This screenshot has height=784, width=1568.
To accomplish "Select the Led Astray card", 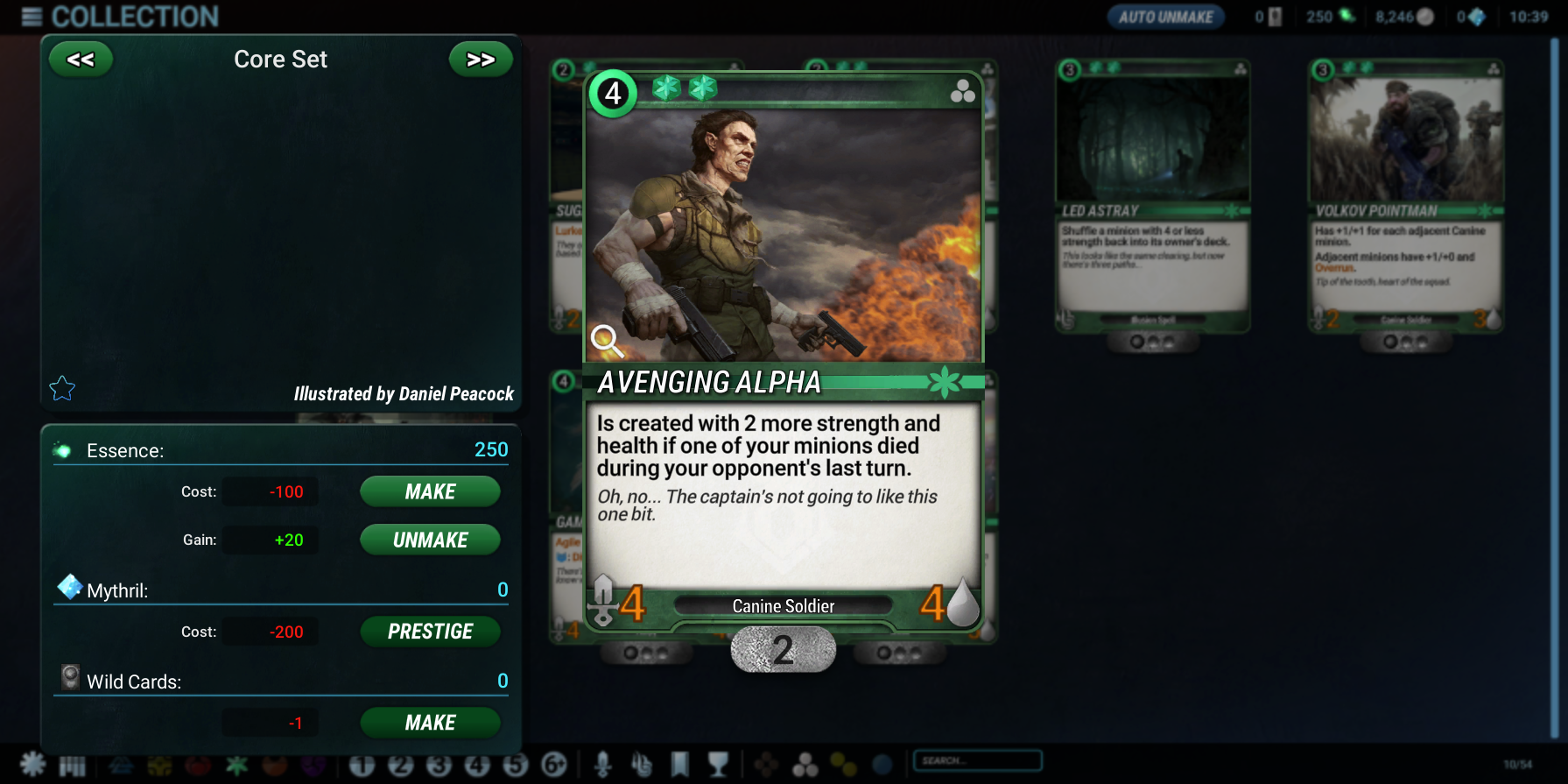I will (x=1152, y=196).
